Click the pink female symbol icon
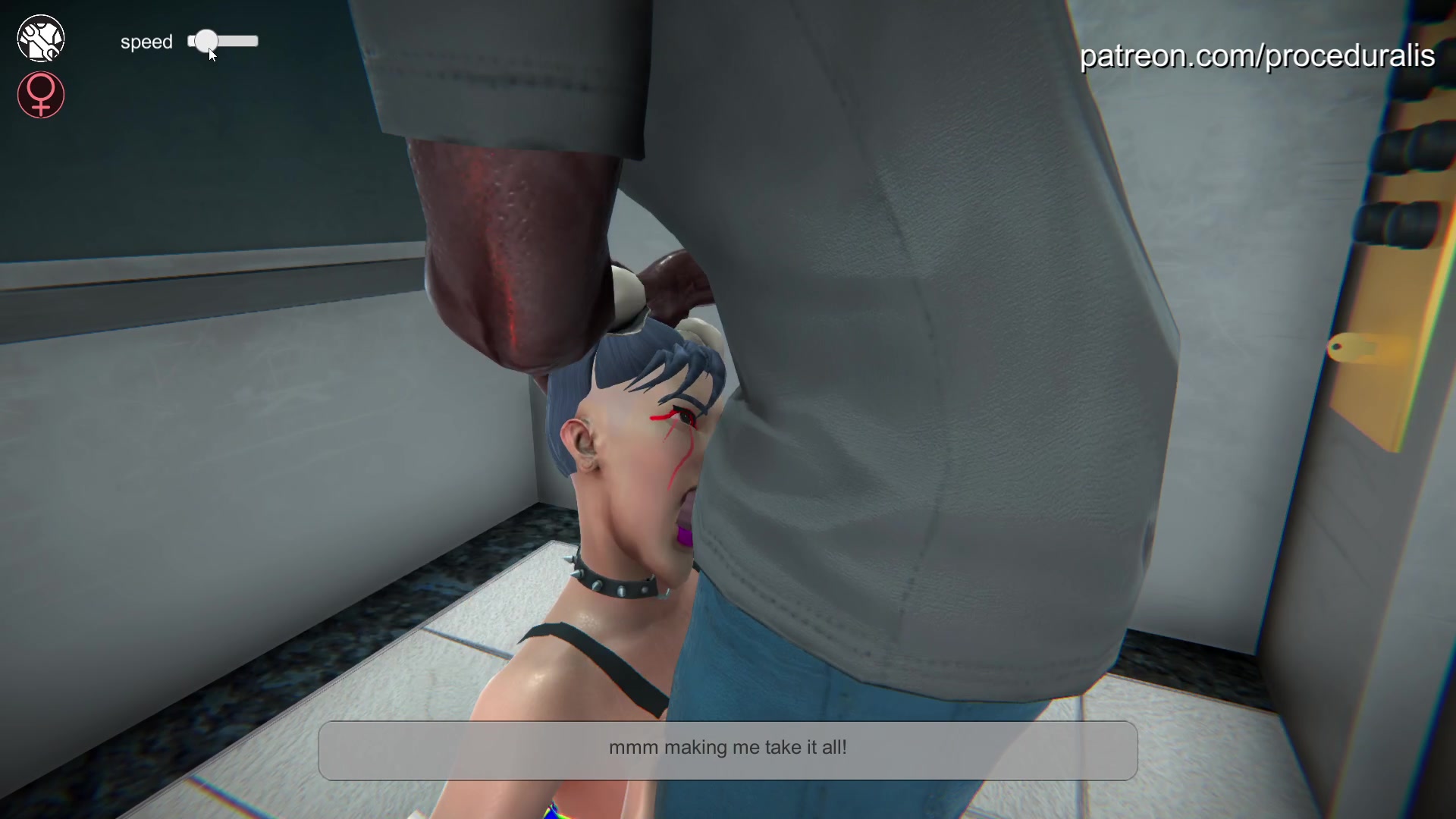The height and width of the screenshot is (819, 1456). tap(41, 95)
